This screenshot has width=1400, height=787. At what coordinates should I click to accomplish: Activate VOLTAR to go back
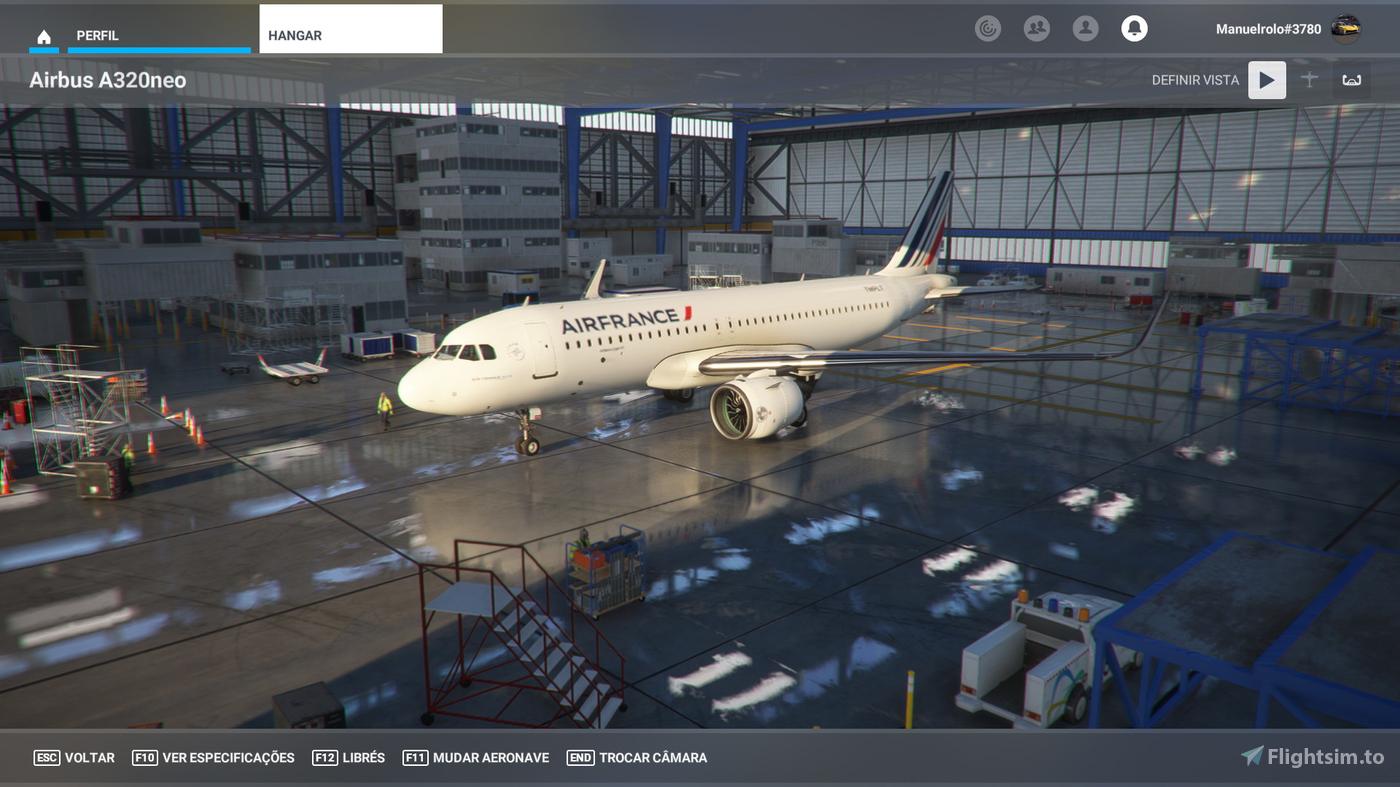tap(75, 758)
